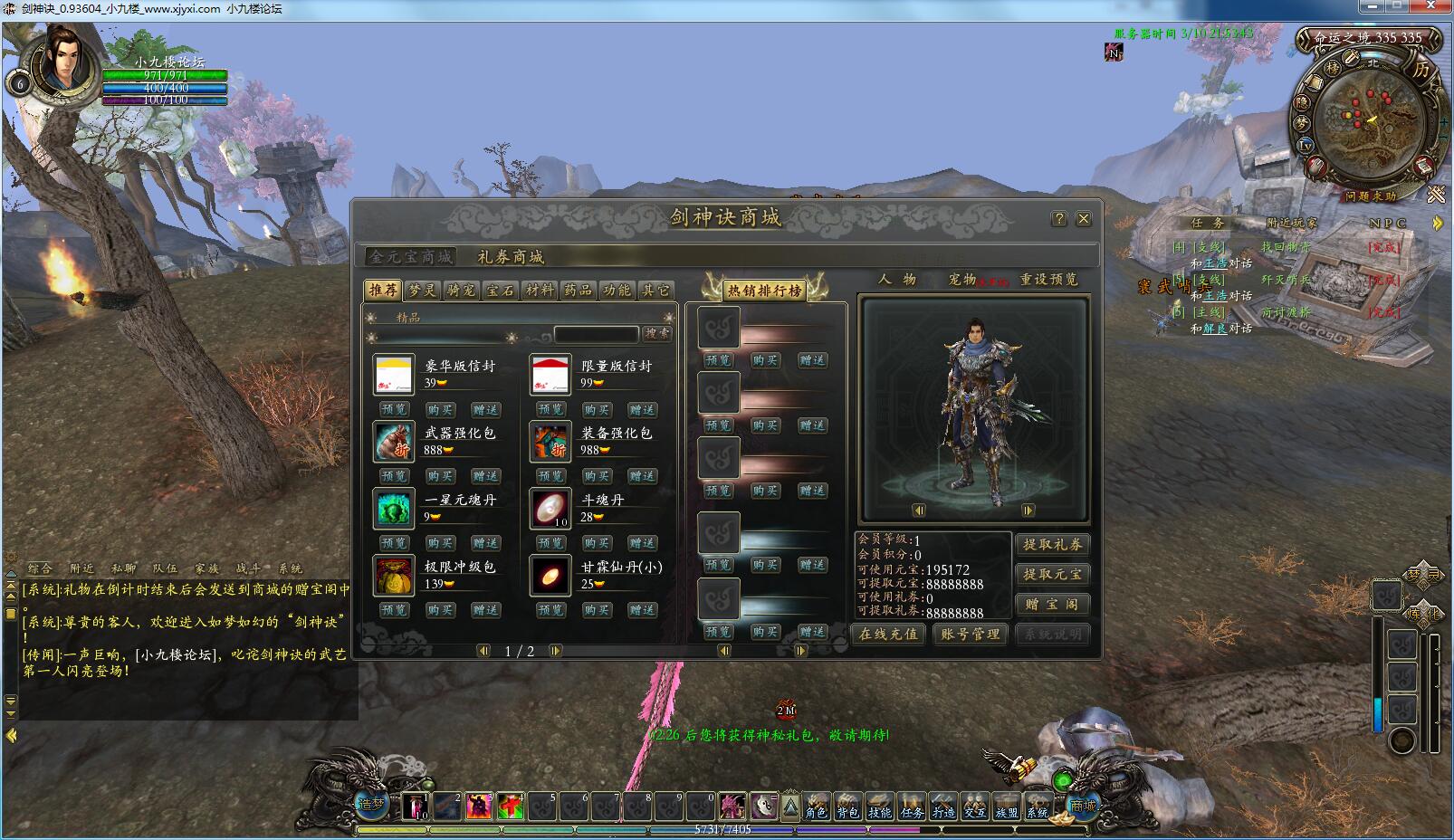
Task: Select the 武器强化包 item icon
Action: point(394,442)
